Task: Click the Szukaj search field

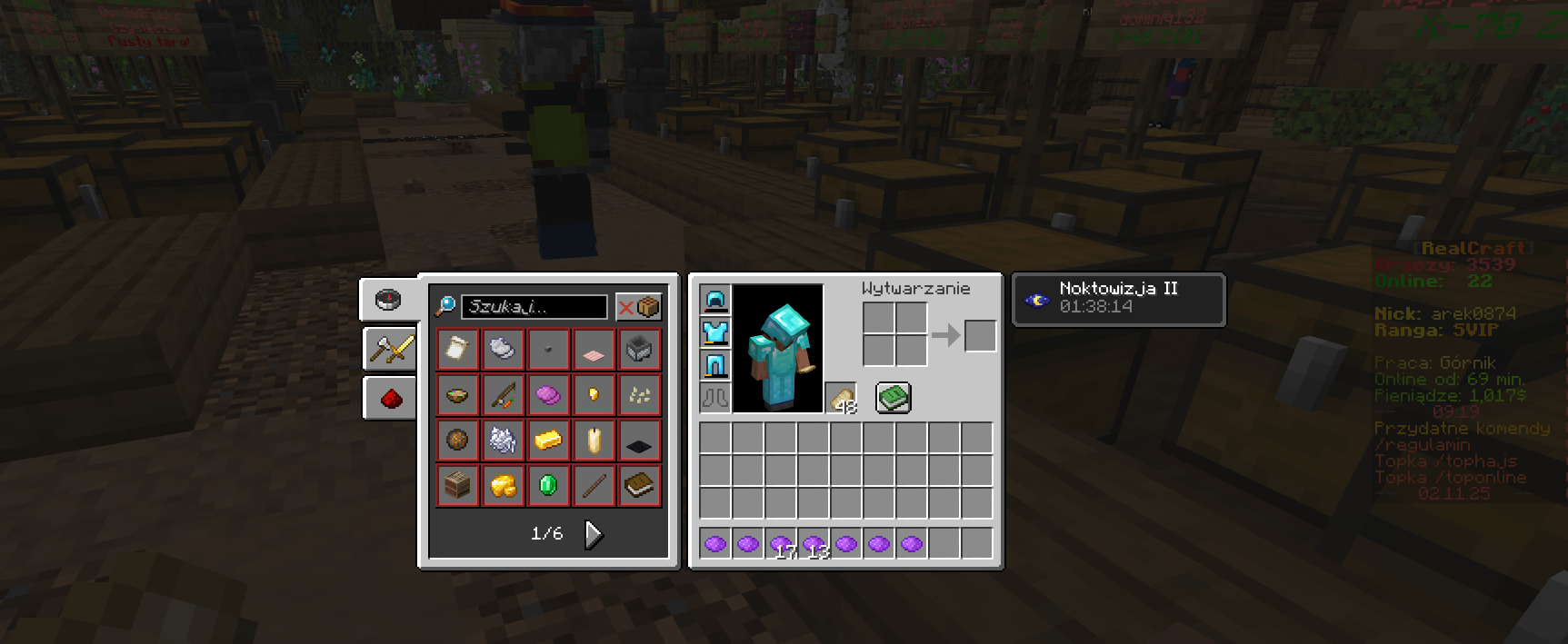Action: [534, 307]
